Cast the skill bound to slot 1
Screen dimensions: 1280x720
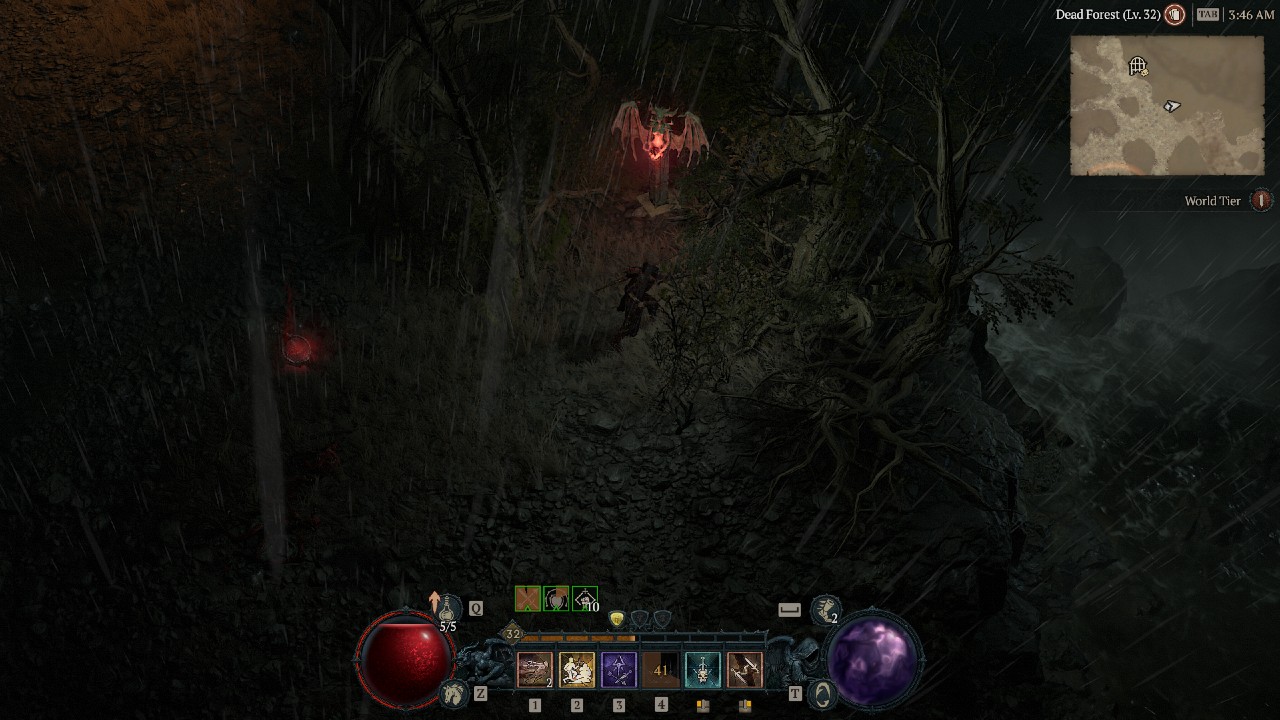pyautogui.click(x=535, y=670)
